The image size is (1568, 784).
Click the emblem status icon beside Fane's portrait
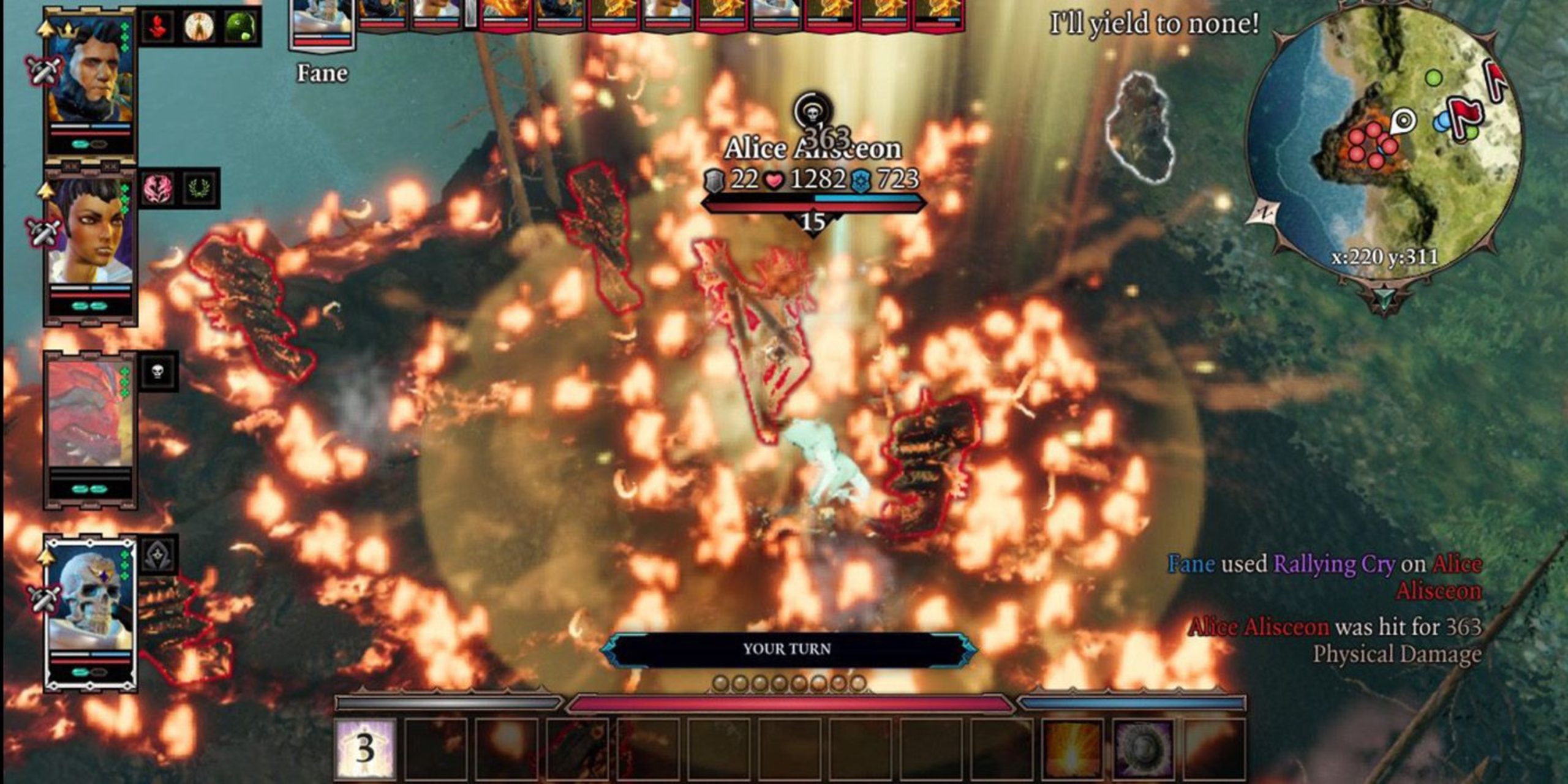158,554
